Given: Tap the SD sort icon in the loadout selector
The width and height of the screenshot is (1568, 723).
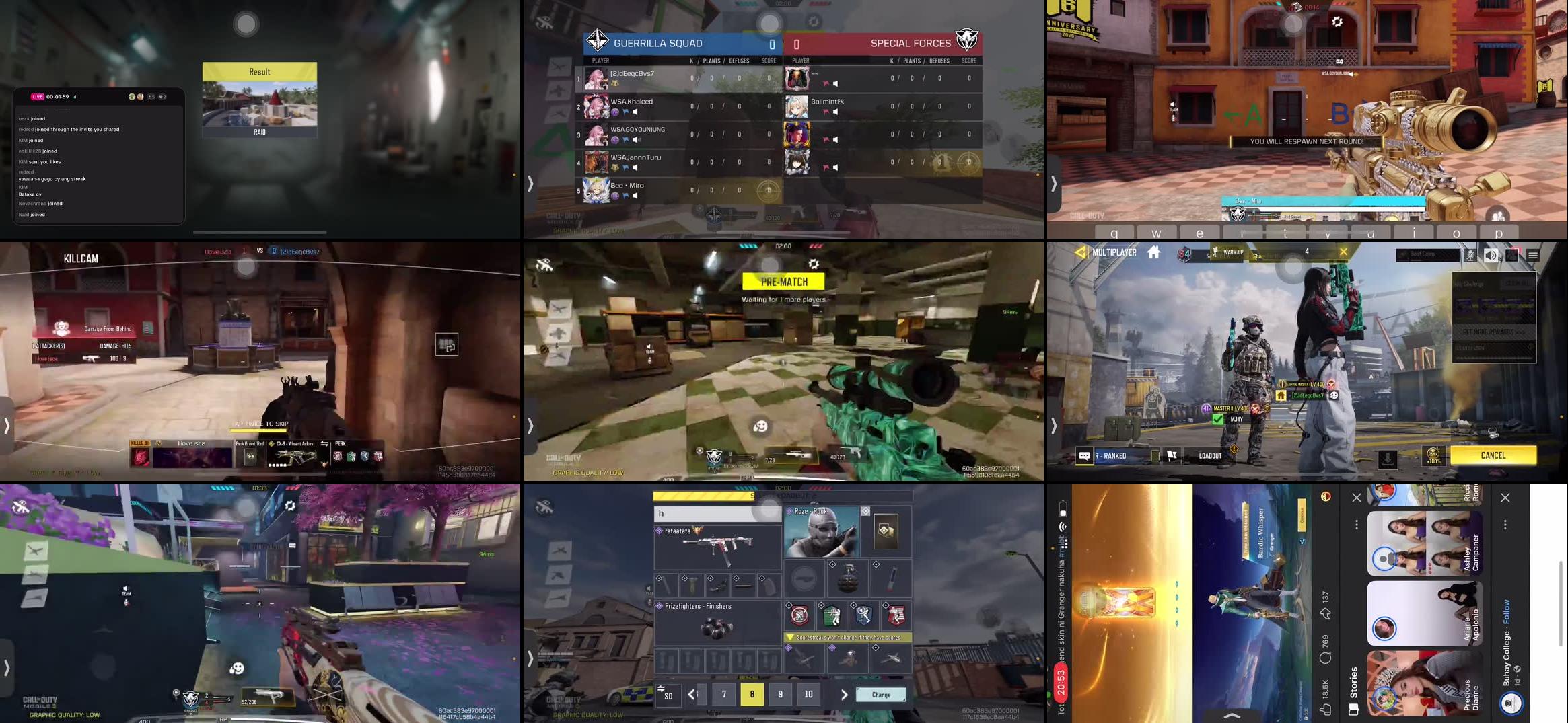Looking at the screenshot, I should [669, 695].
